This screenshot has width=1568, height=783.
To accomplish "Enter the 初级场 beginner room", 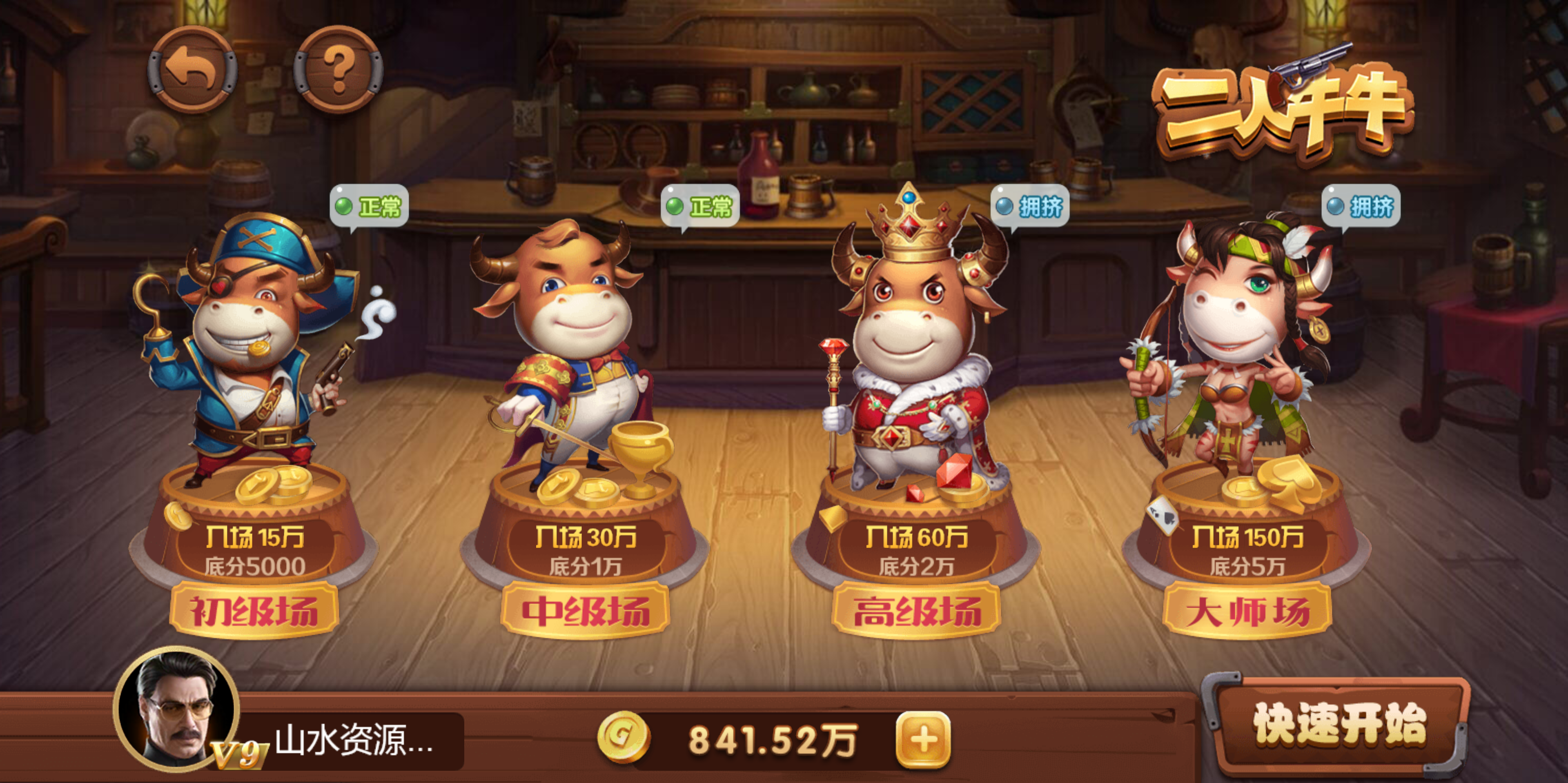I will pyautogui.click(x=254, y=610).
